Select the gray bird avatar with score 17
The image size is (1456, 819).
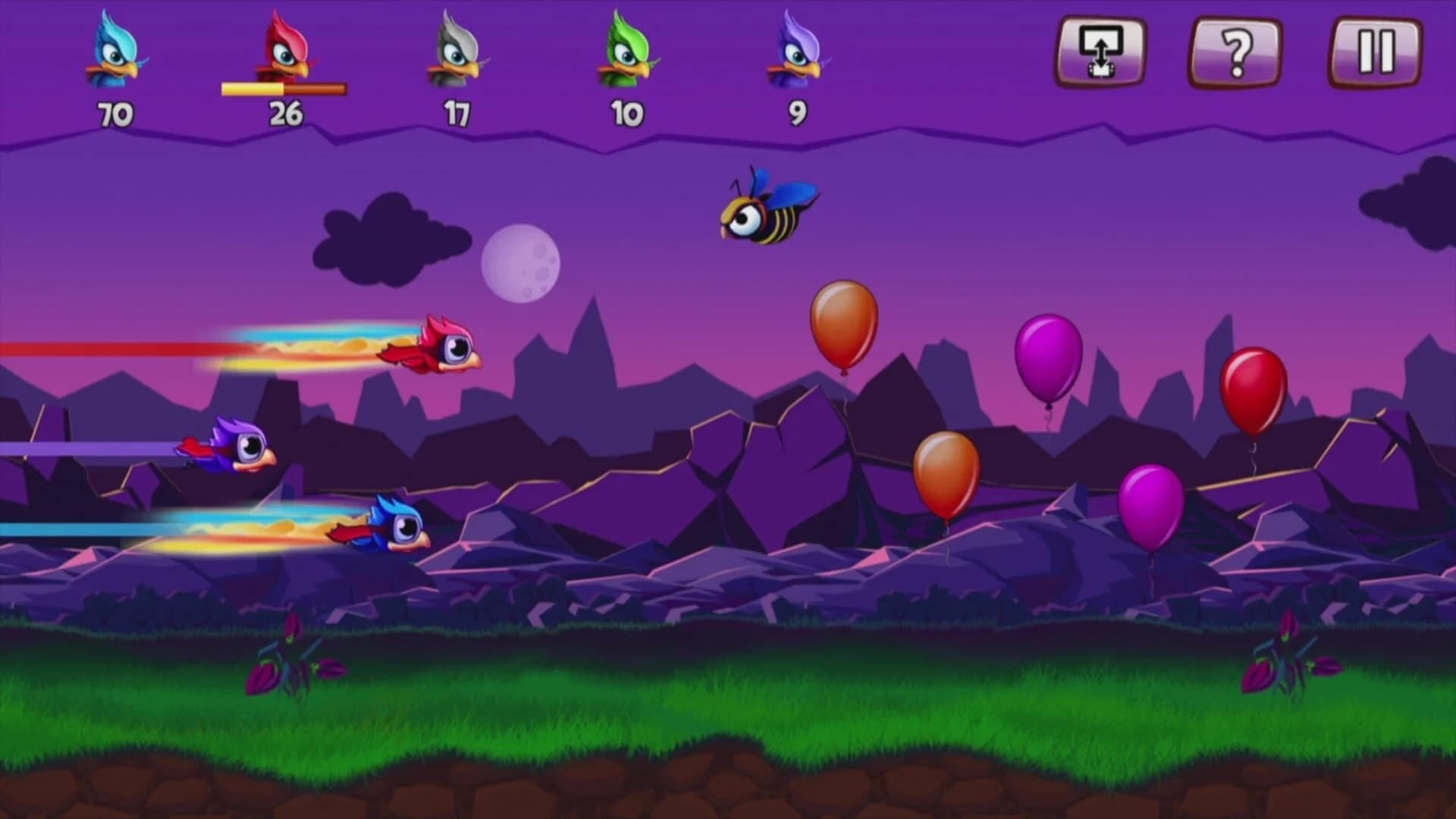(457, 53)
